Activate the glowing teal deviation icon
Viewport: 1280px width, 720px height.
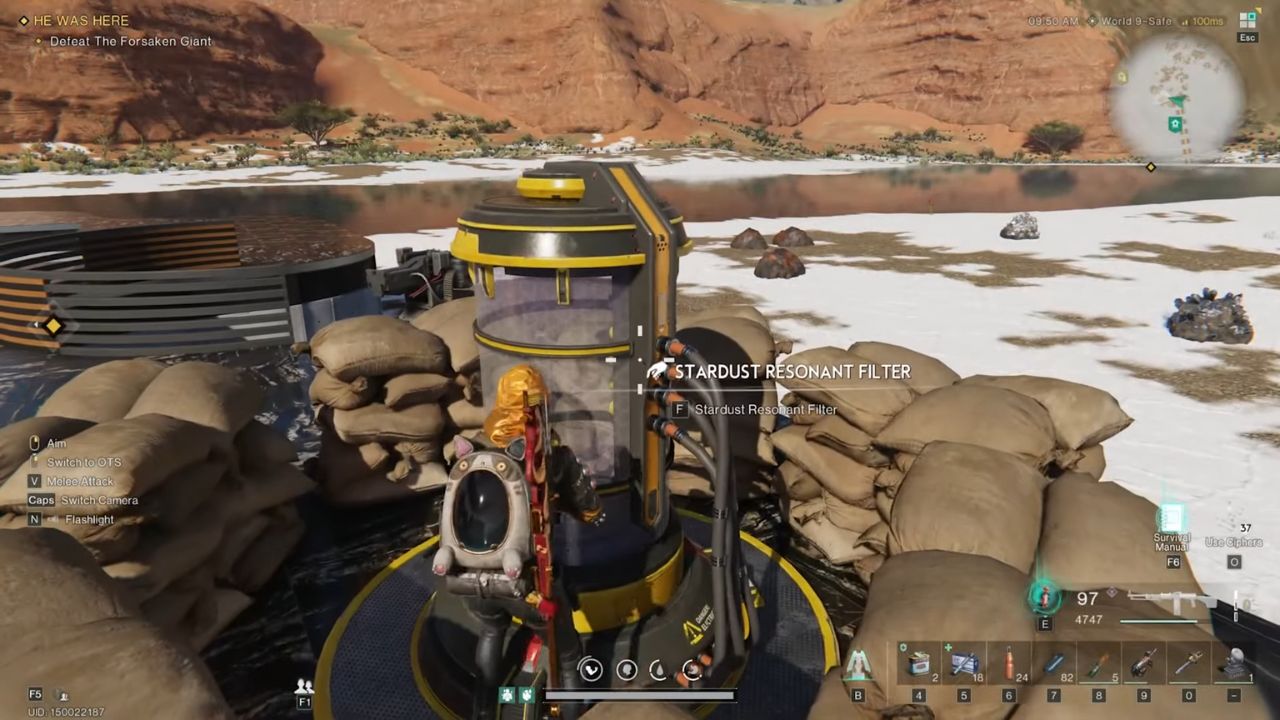click(1045, 598)
